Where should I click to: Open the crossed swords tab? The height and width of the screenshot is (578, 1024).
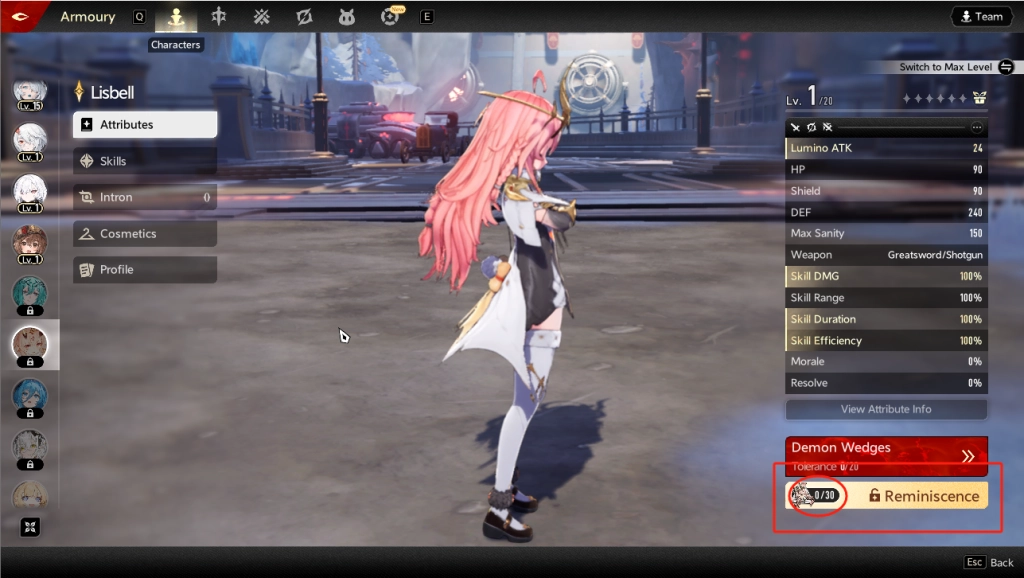coord(261,17)
